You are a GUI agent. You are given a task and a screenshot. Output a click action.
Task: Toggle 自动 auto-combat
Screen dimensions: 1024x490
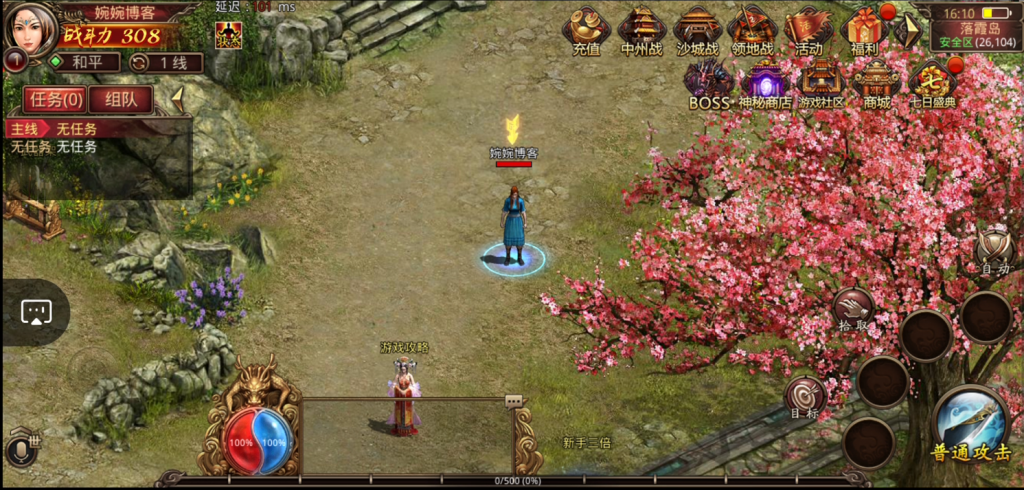point(994,248)
